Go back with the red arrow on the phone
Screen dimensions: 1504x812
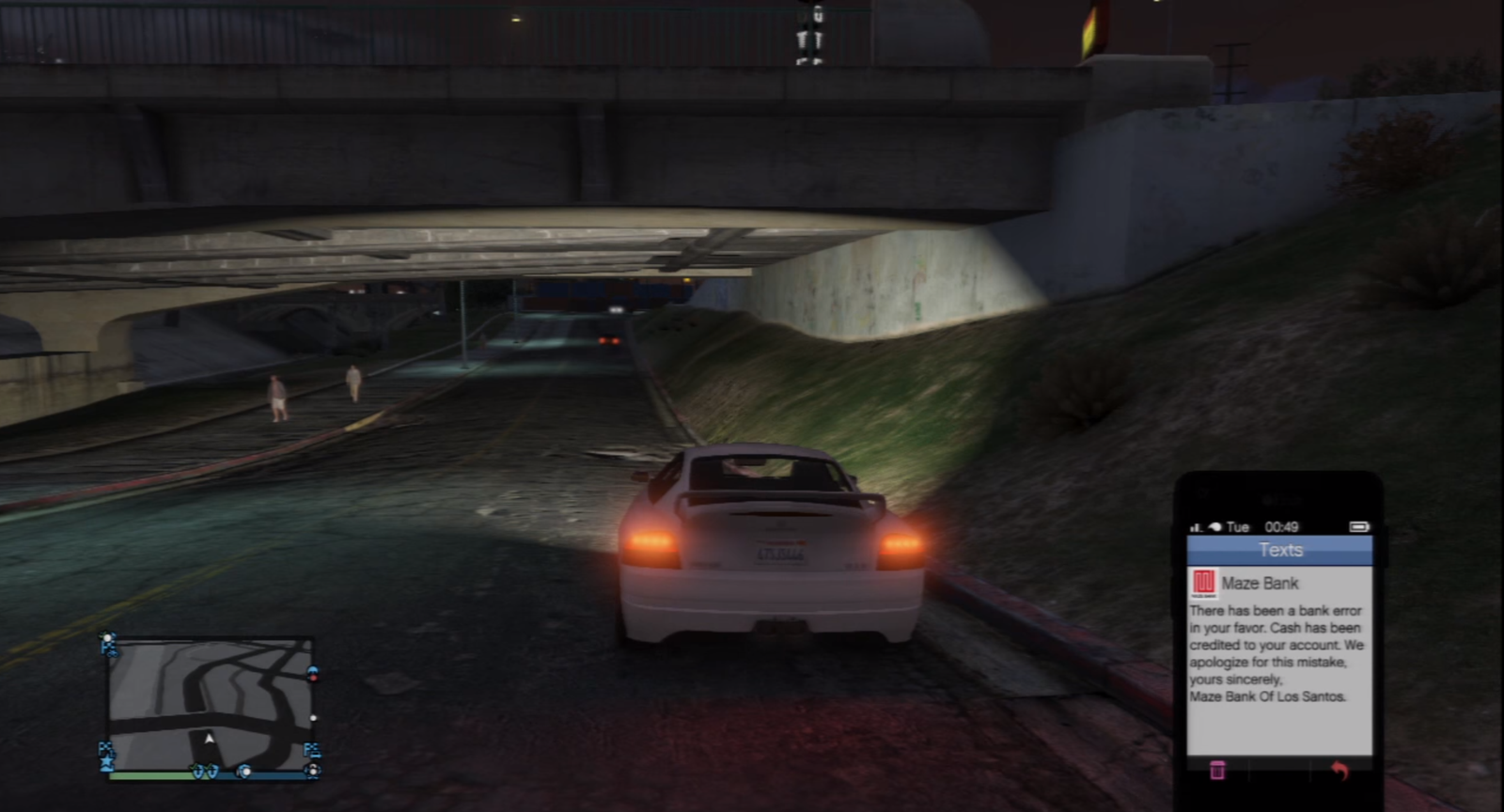[1339, 770]
